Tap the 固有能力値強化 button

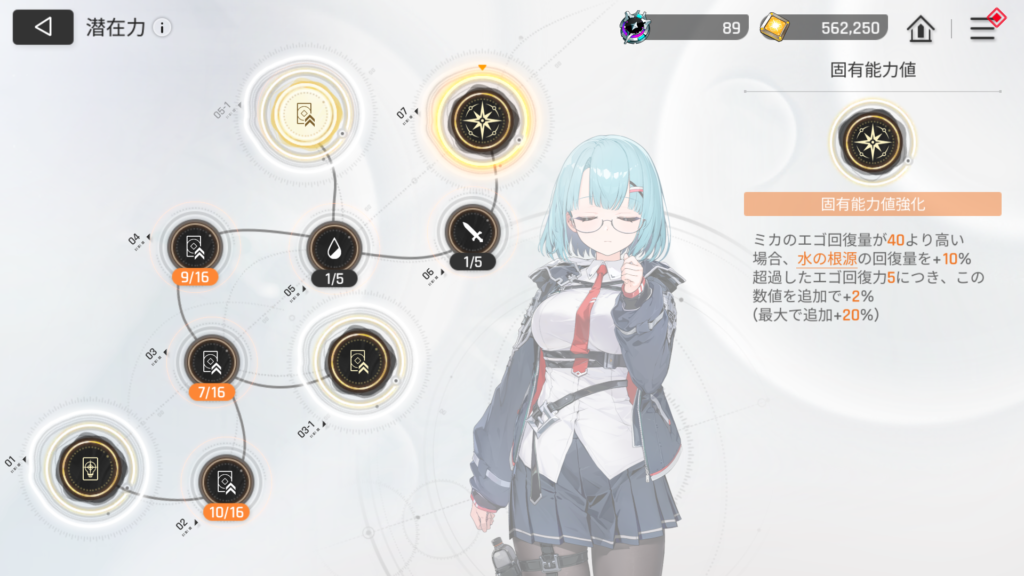pos(872,205)
